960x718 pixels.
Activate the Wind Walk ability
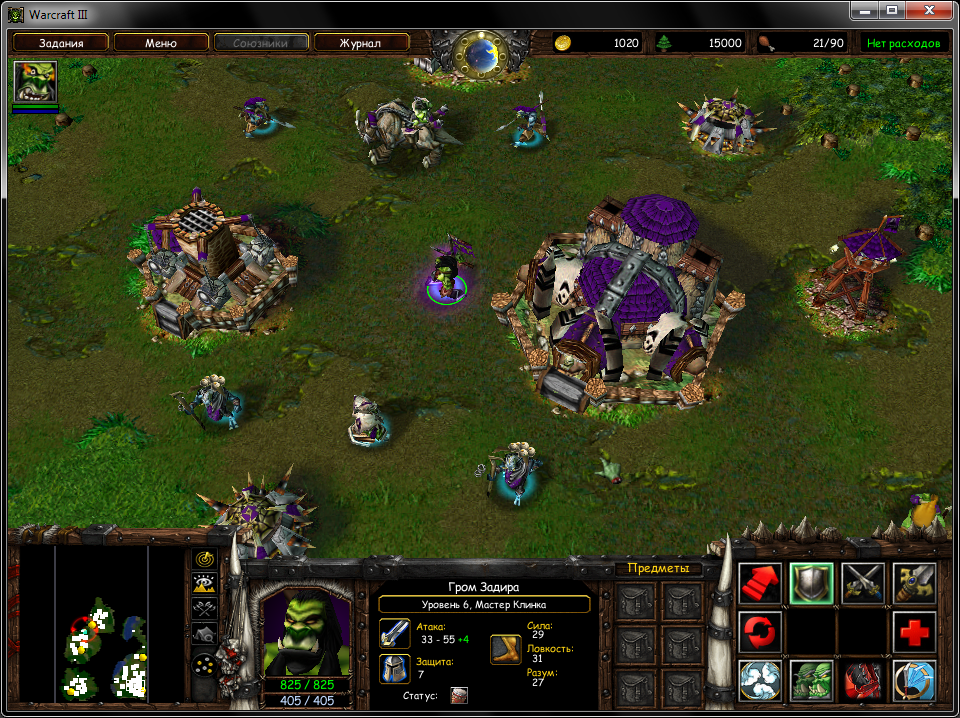pos(761,682)
